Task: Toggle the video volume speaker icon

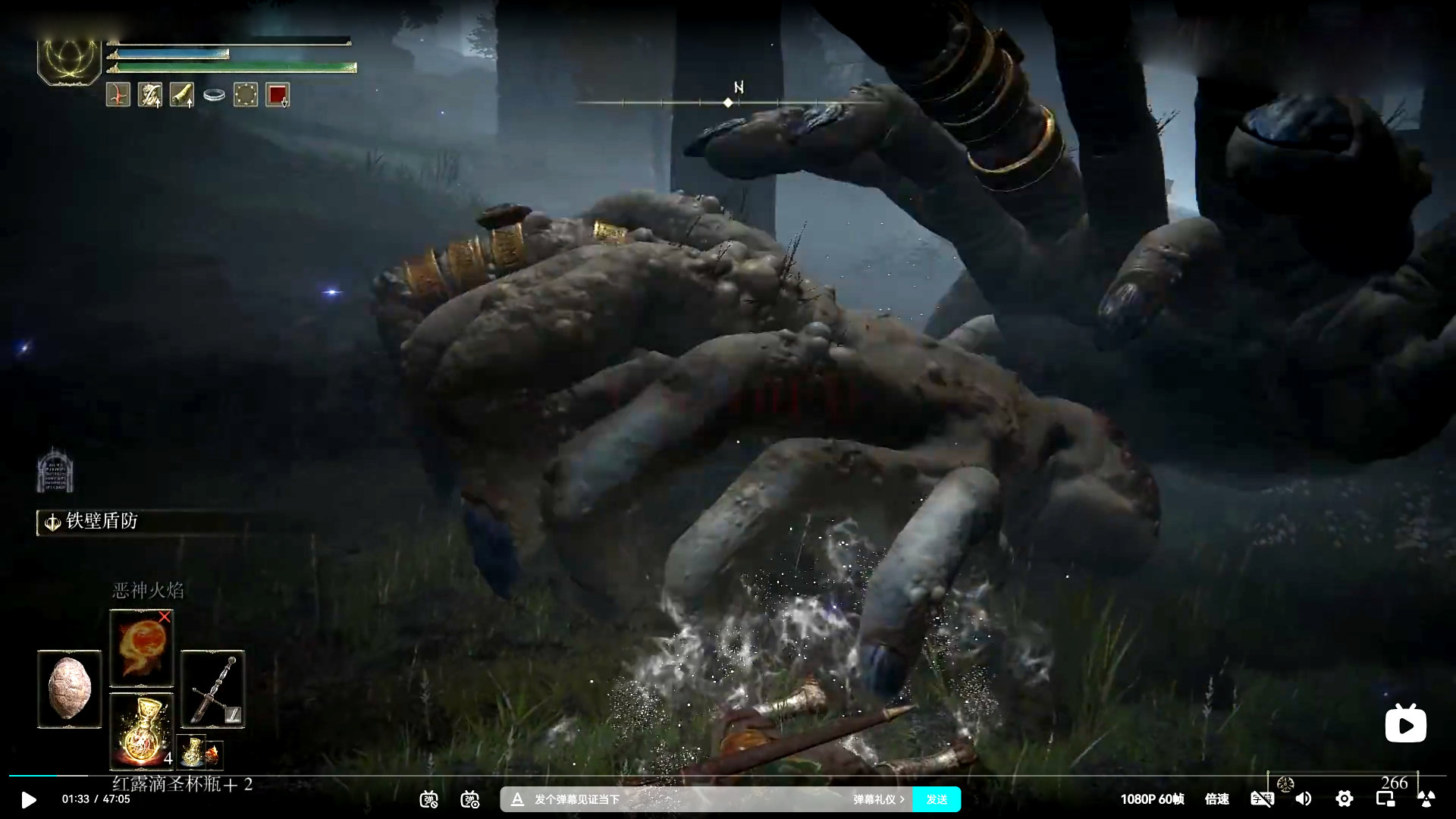Action: (x=1304, y=799)
